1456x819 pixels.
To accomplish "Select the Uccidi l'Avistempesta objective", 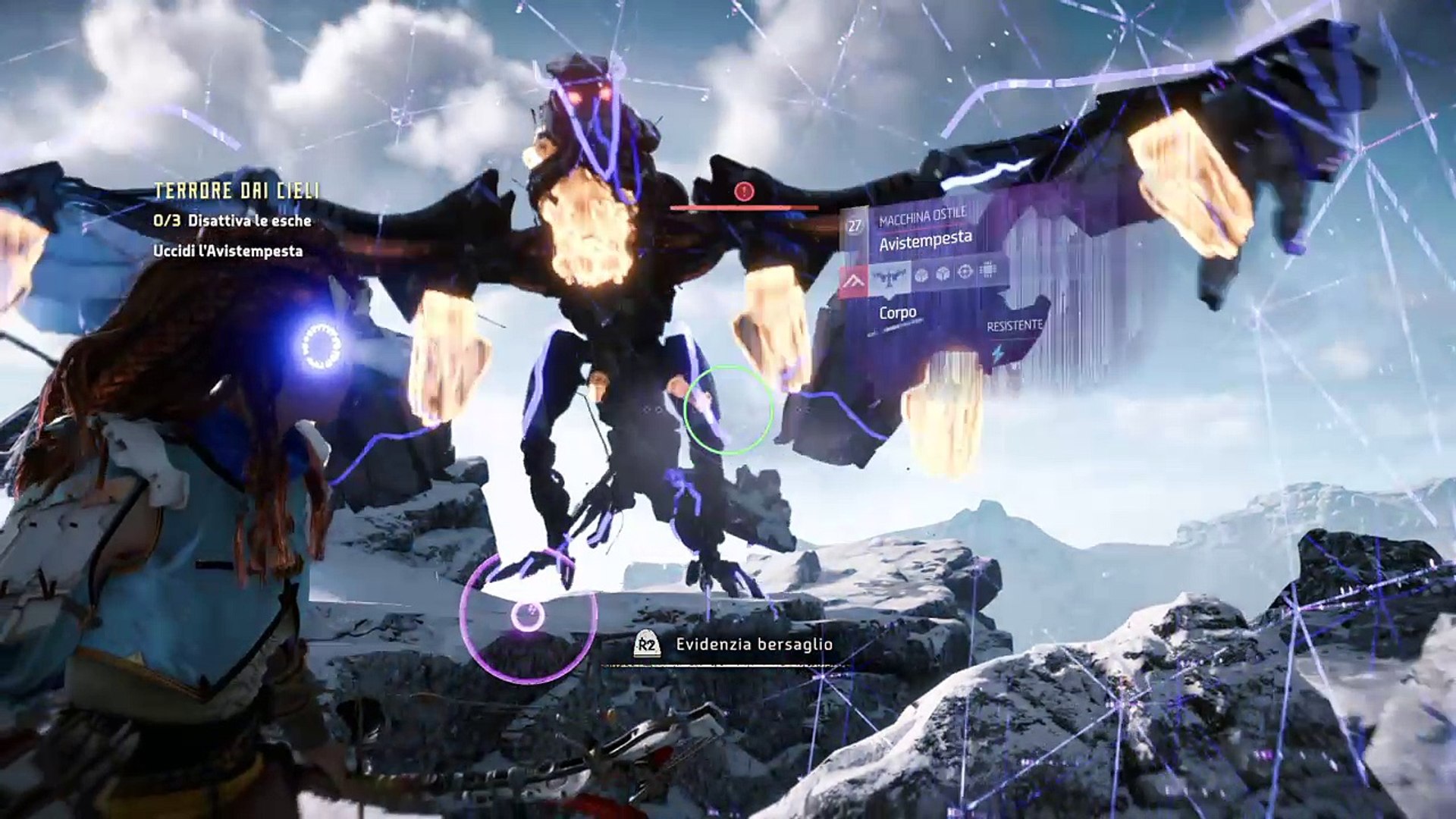I will pyautogui.click(x=227, y=251).
